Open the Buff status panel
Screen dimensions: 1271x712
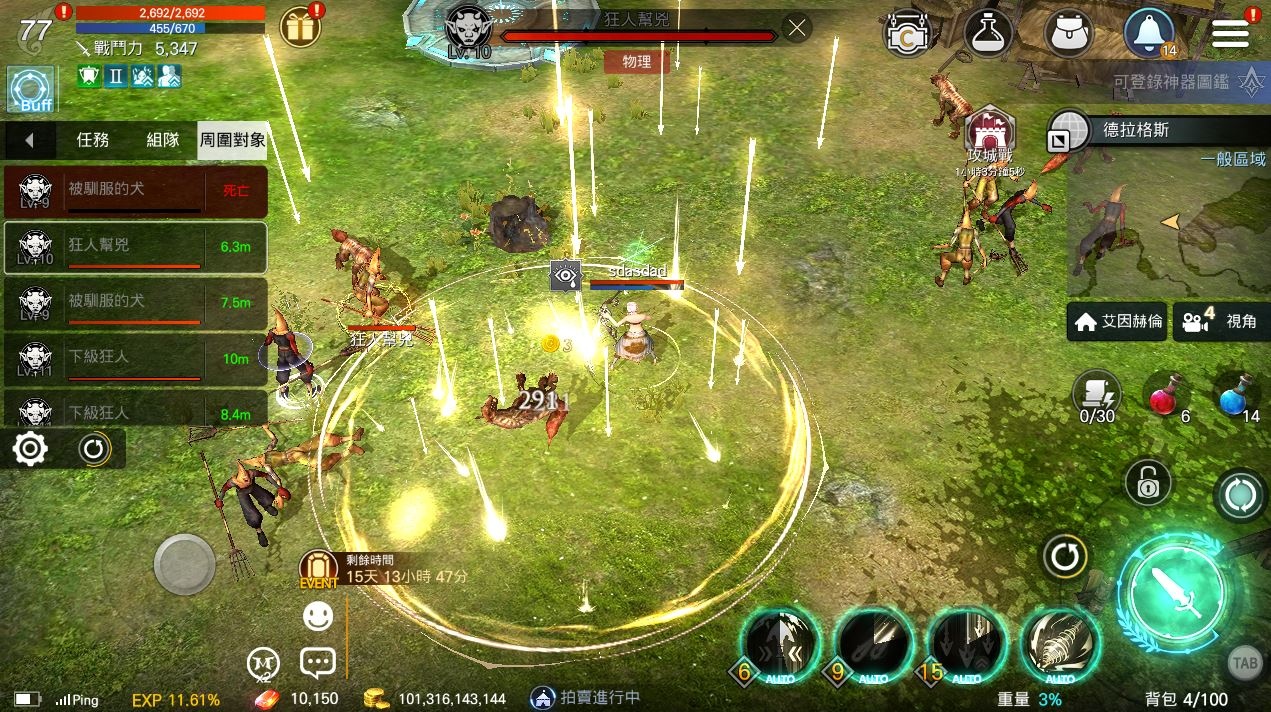click(x=30, y=90)
